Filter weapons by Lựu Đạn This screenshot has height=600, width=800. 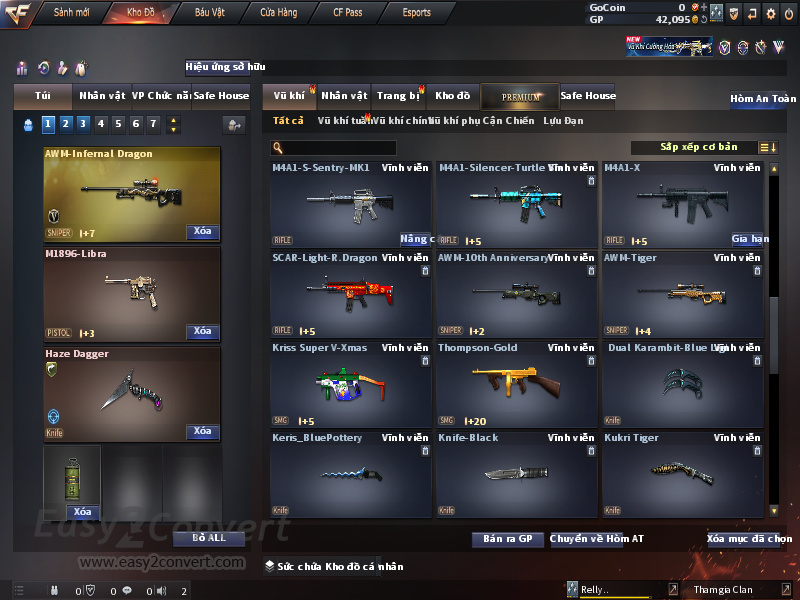tap(563, 121)
